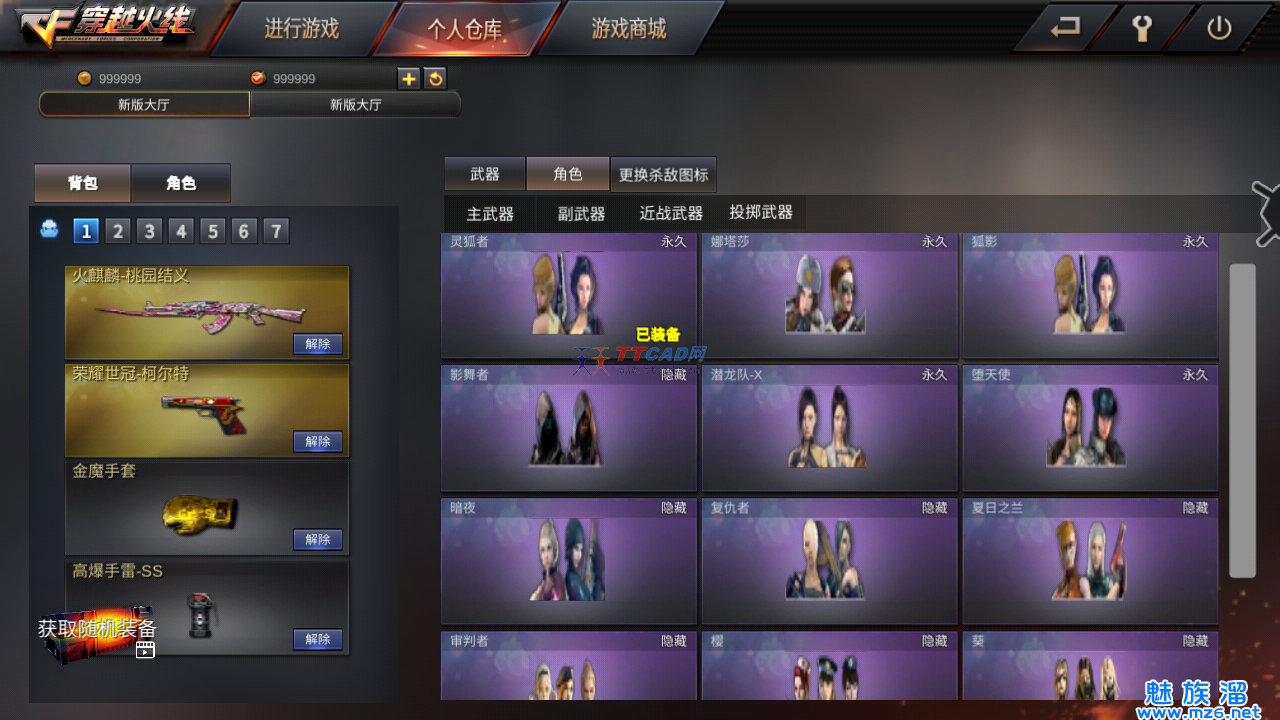Select the 投掷武器 category

(x=761, y=212)
